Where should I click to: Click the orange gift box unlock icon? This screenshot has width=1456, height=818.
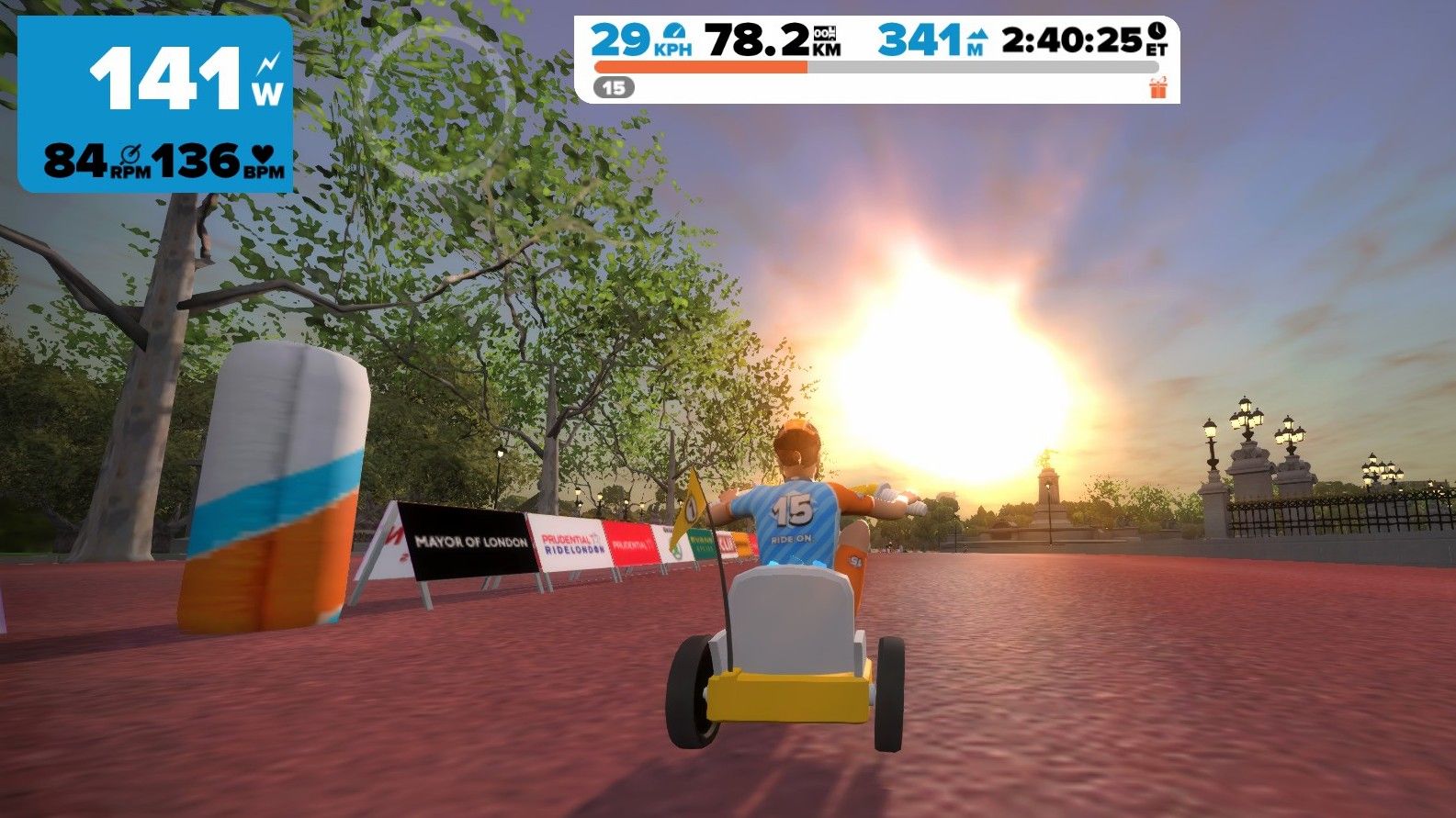(1157, 88)
